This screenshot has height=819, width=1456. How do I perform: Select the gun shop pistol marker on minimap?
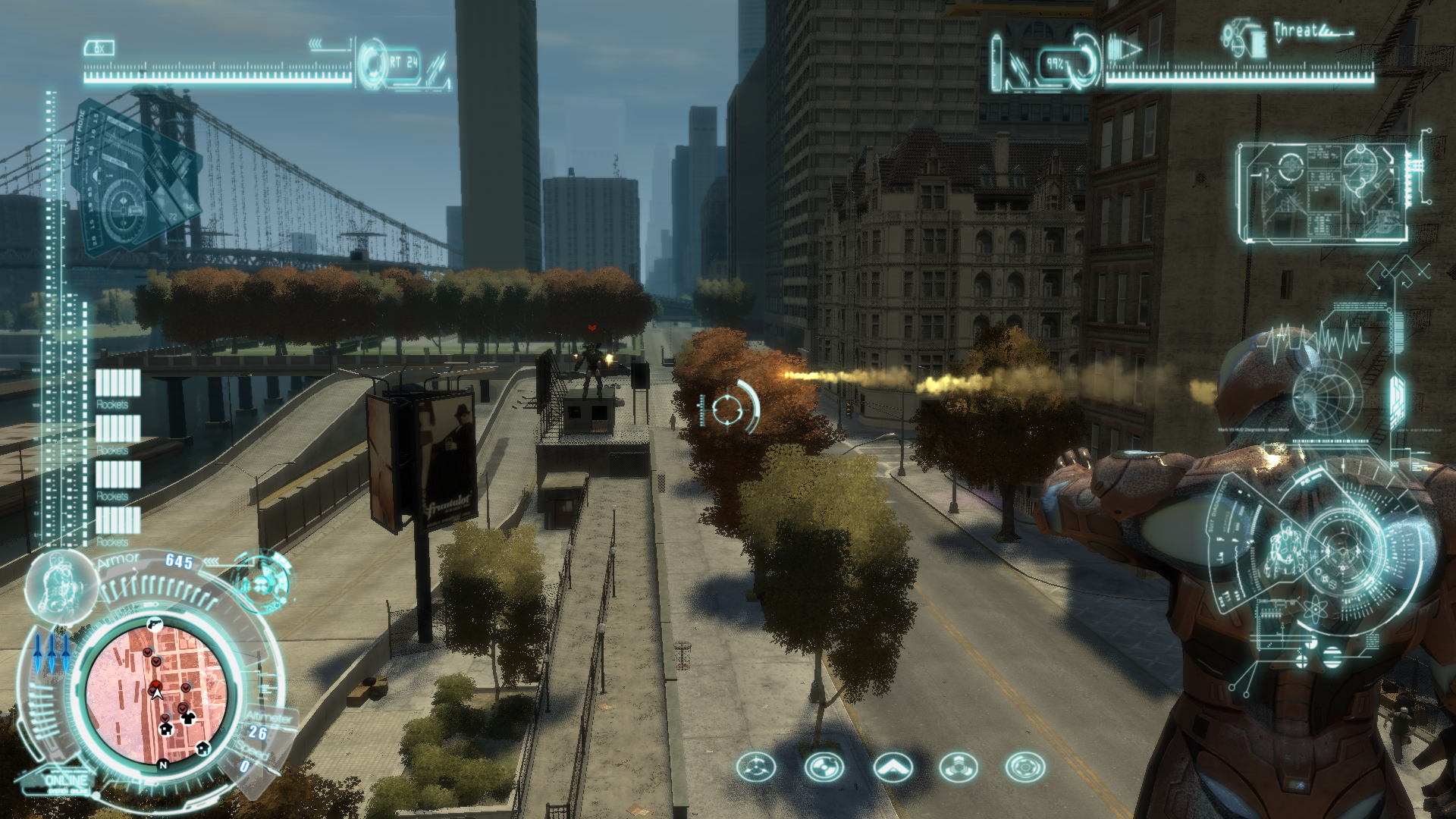click(154, 623)
